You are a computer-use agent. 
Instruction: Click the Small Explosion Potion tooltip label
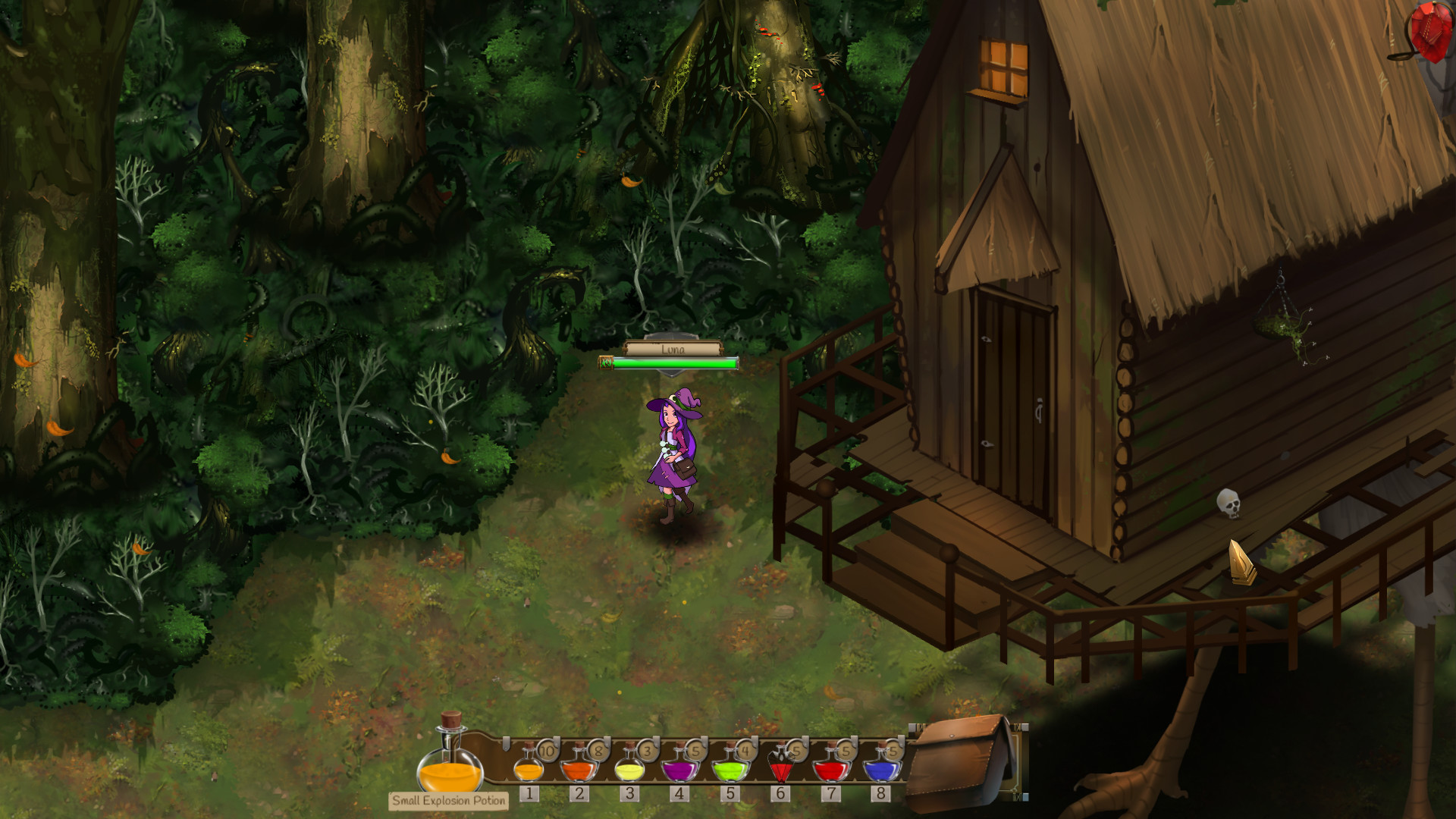pos(449,799)
